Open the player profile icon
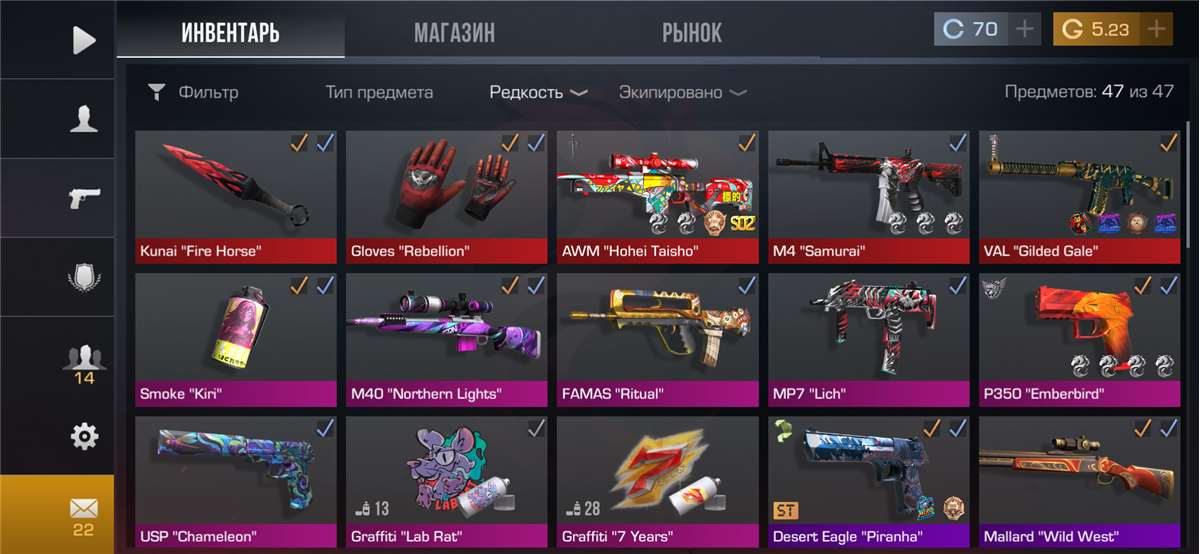 click(x=84, y=118)
